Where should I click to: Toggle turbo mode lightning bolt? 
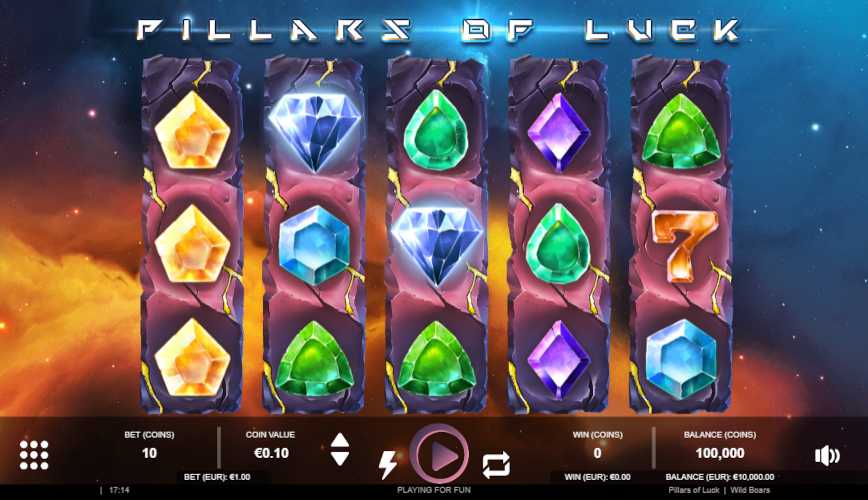tap(387, 464)
